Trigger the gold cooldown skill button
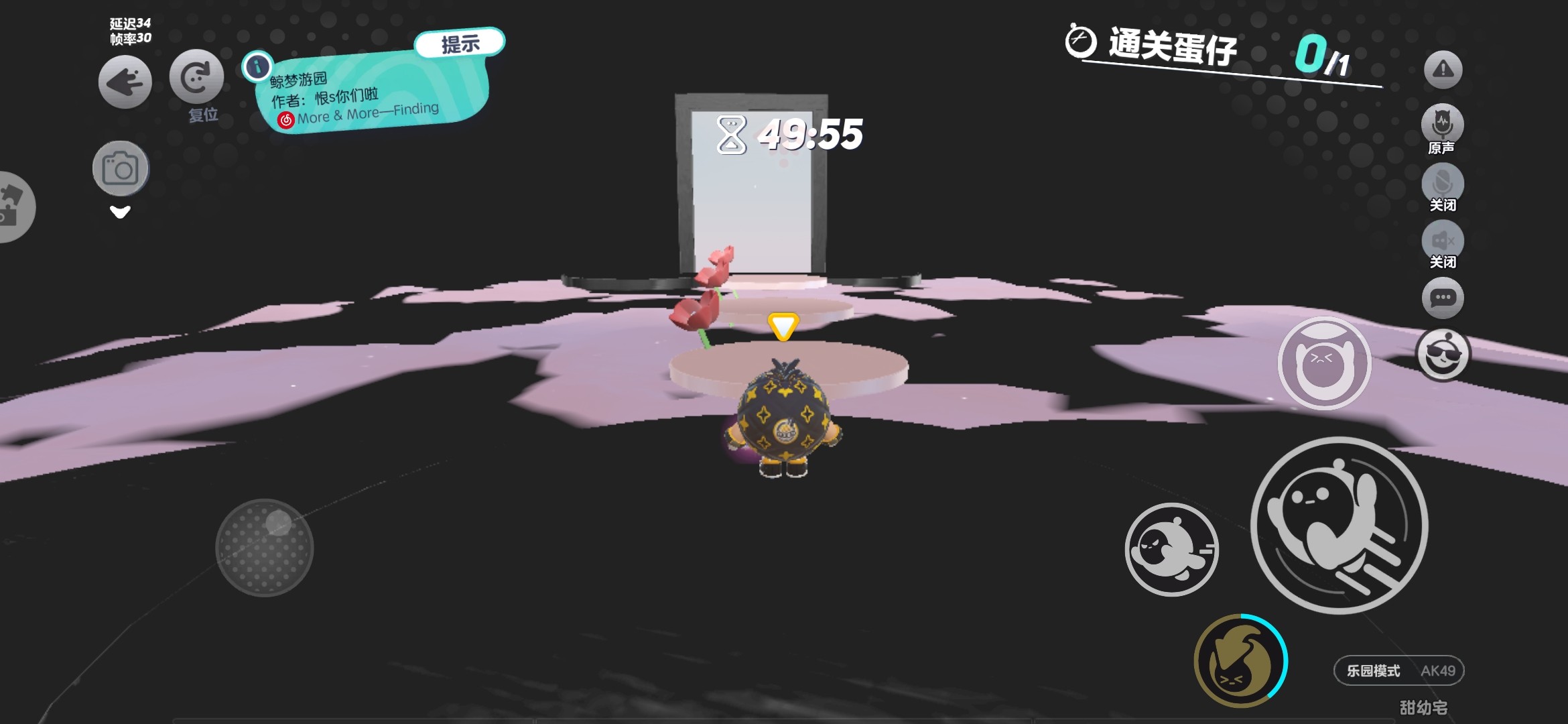Viewport: 1568px width, 724px height. click(x=1240, y=661)
